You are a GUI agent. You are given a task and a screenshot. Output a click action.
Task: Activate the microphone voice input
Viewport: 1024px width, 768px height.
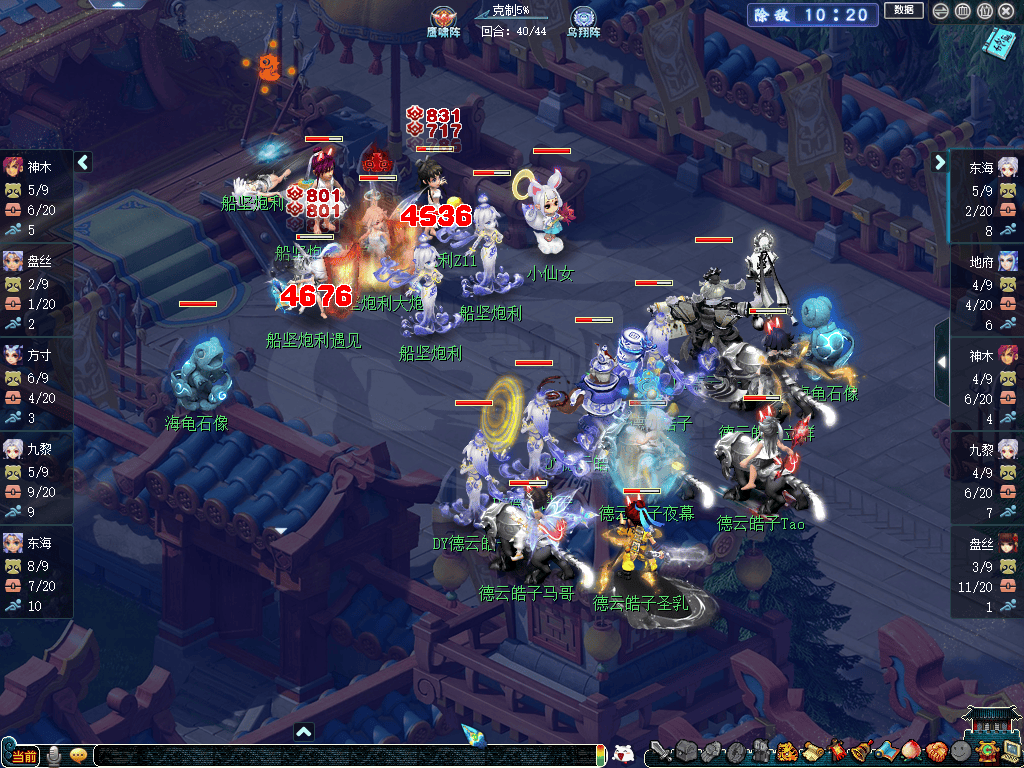(x=54, y=755)
